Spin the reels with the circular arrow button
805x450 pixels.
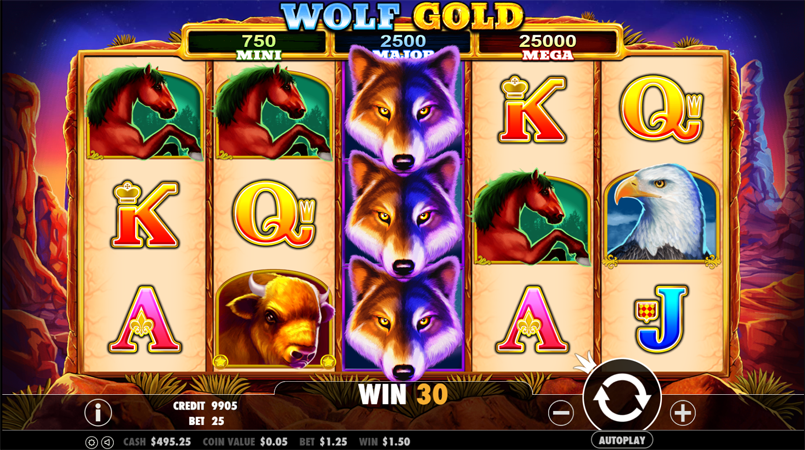(621, 397)
